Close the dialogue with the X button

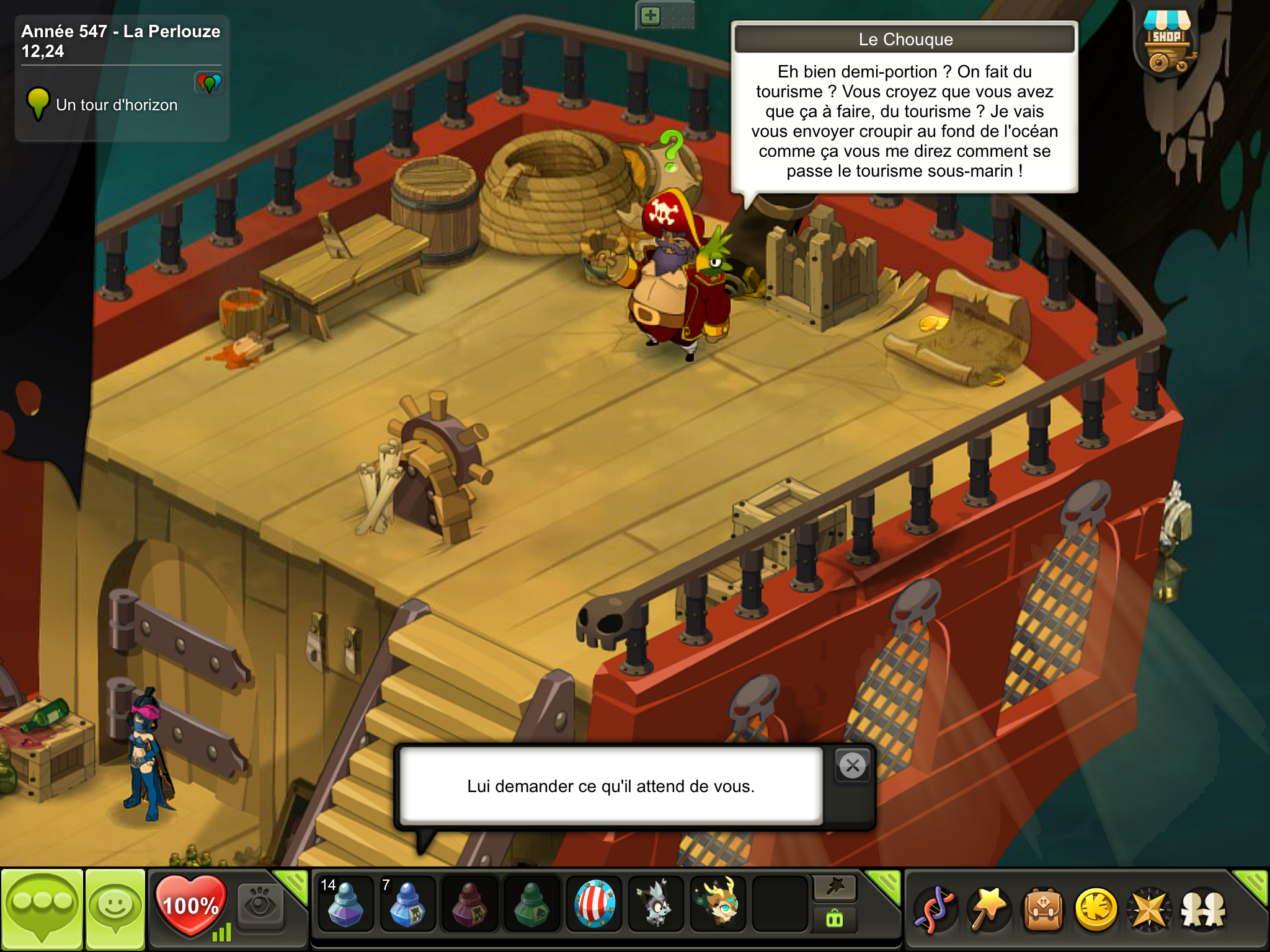853,766
